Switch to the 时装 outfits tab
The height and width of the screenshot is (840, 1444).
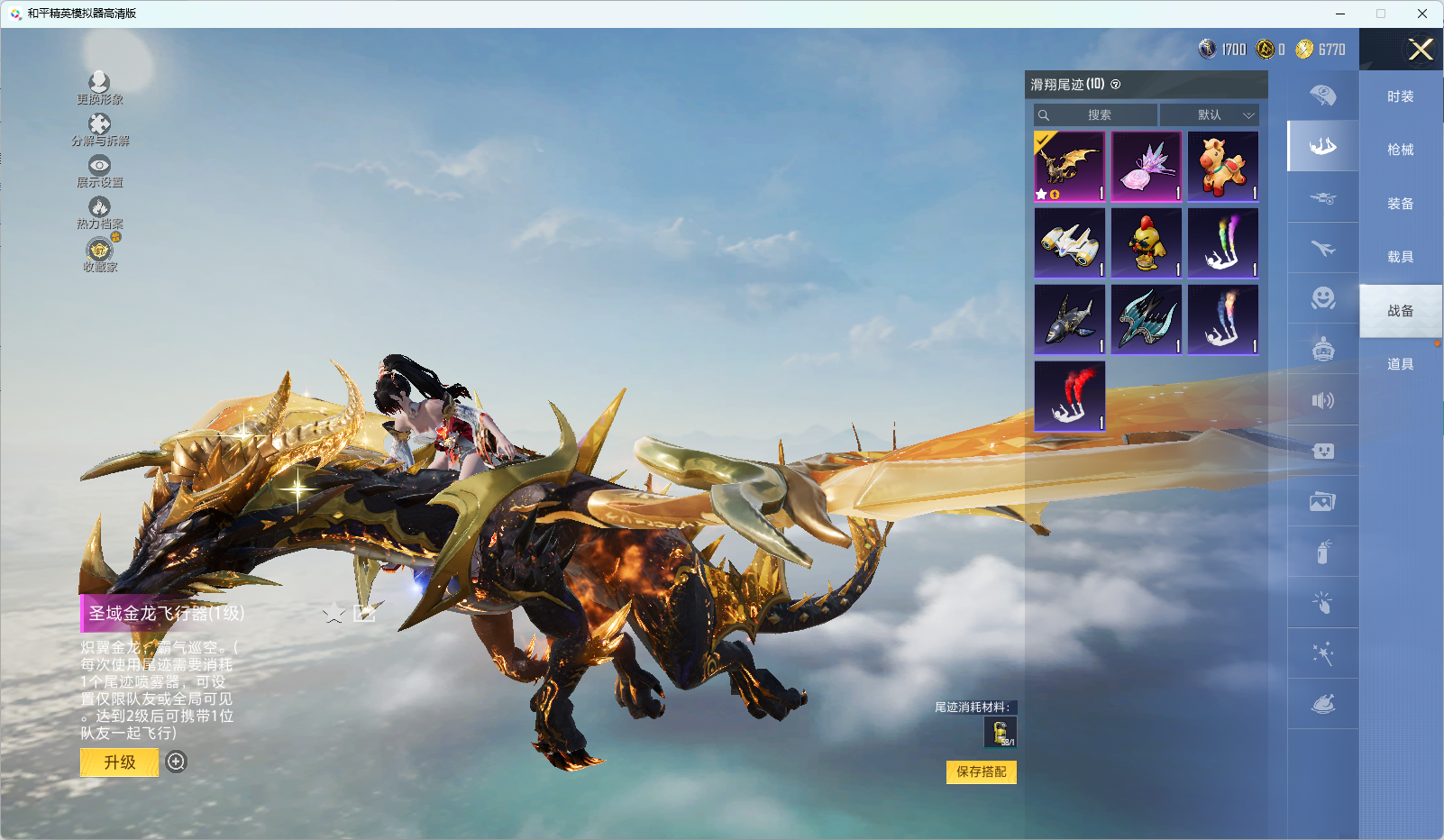tap(1400, 96)
